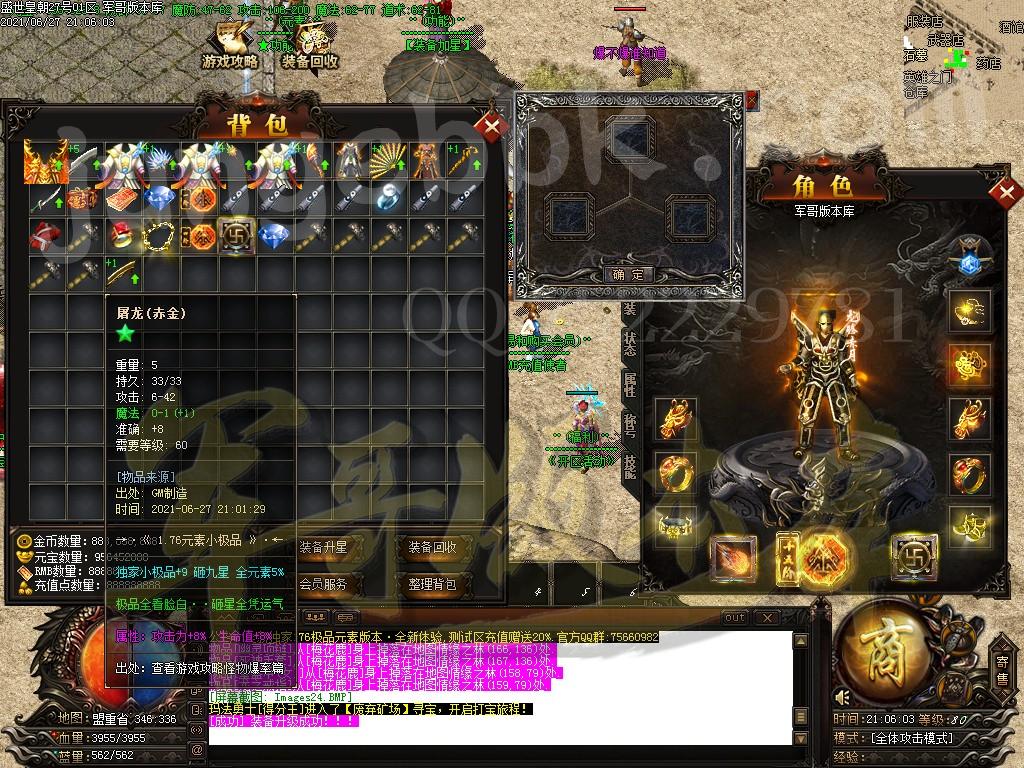1024x768 pixels.
Task: Close the 背包 bag window
Action: 493,126
